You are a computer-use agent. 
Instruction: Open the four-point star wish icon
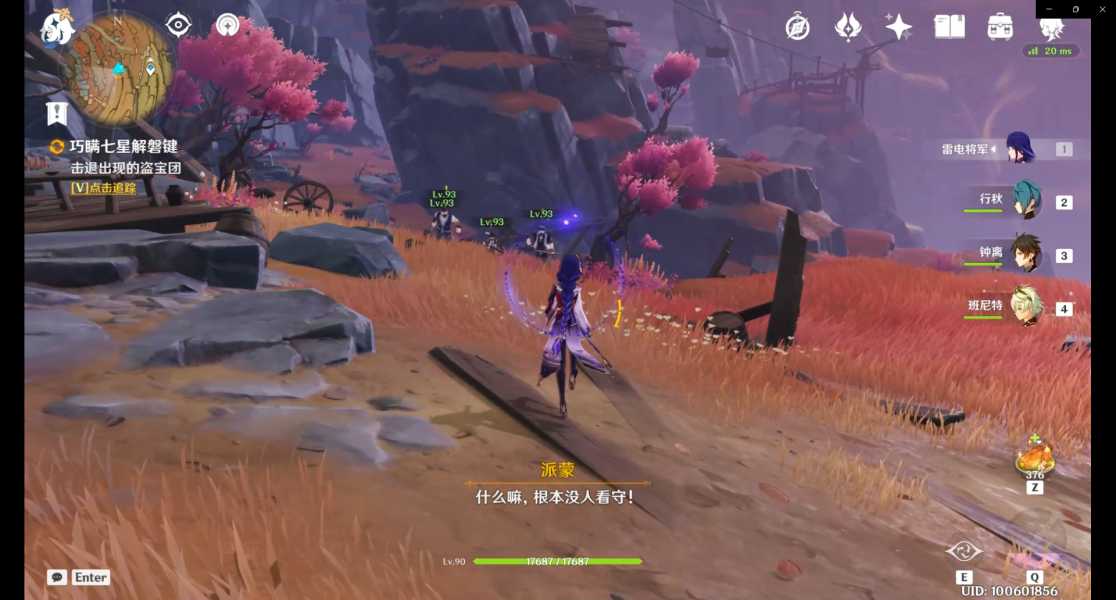(x=898, y=27)
